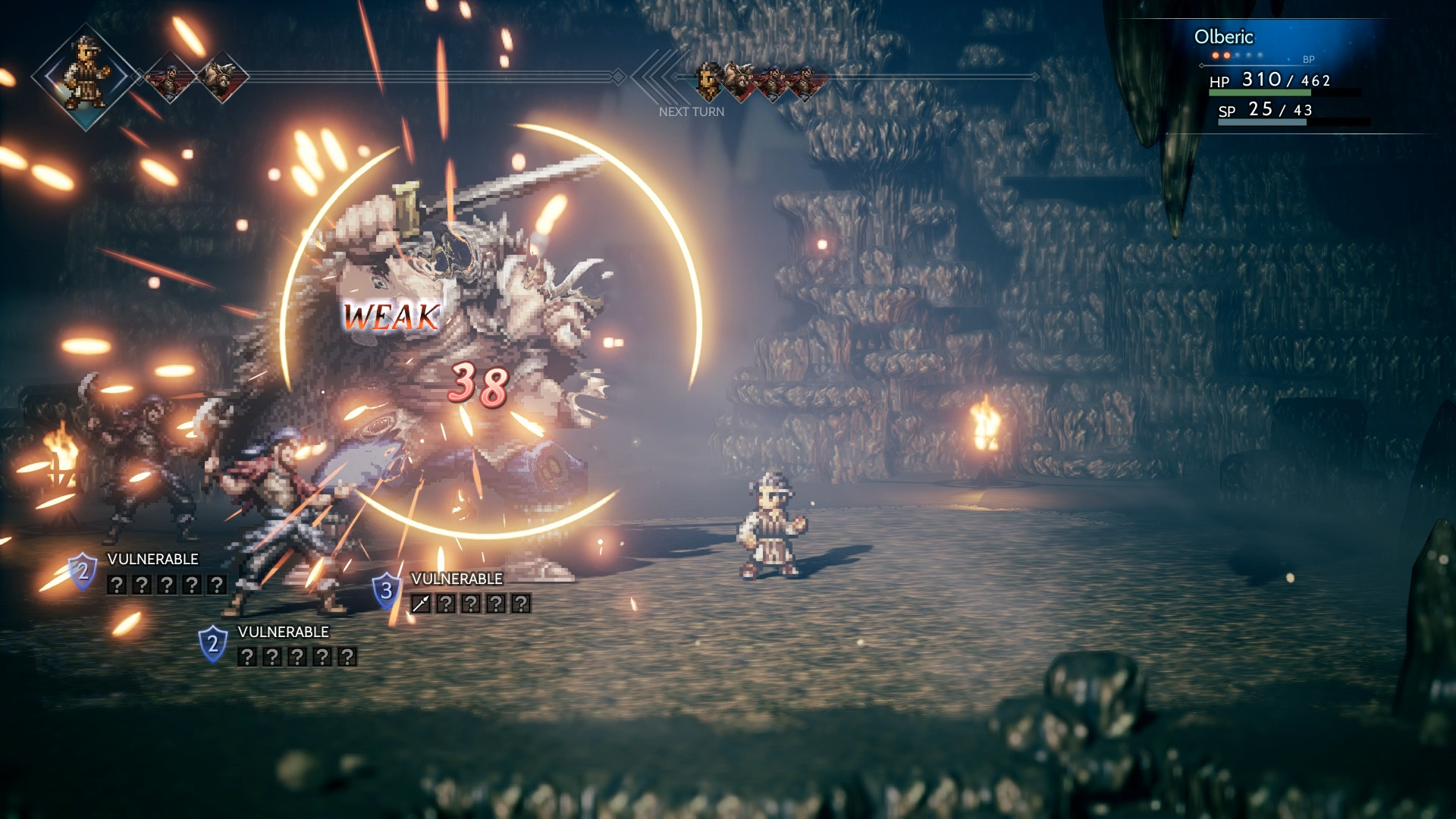Select the monster icon beside Next Turn
This screenshot has height=819, width=1456.
click(x=737, y=78)
